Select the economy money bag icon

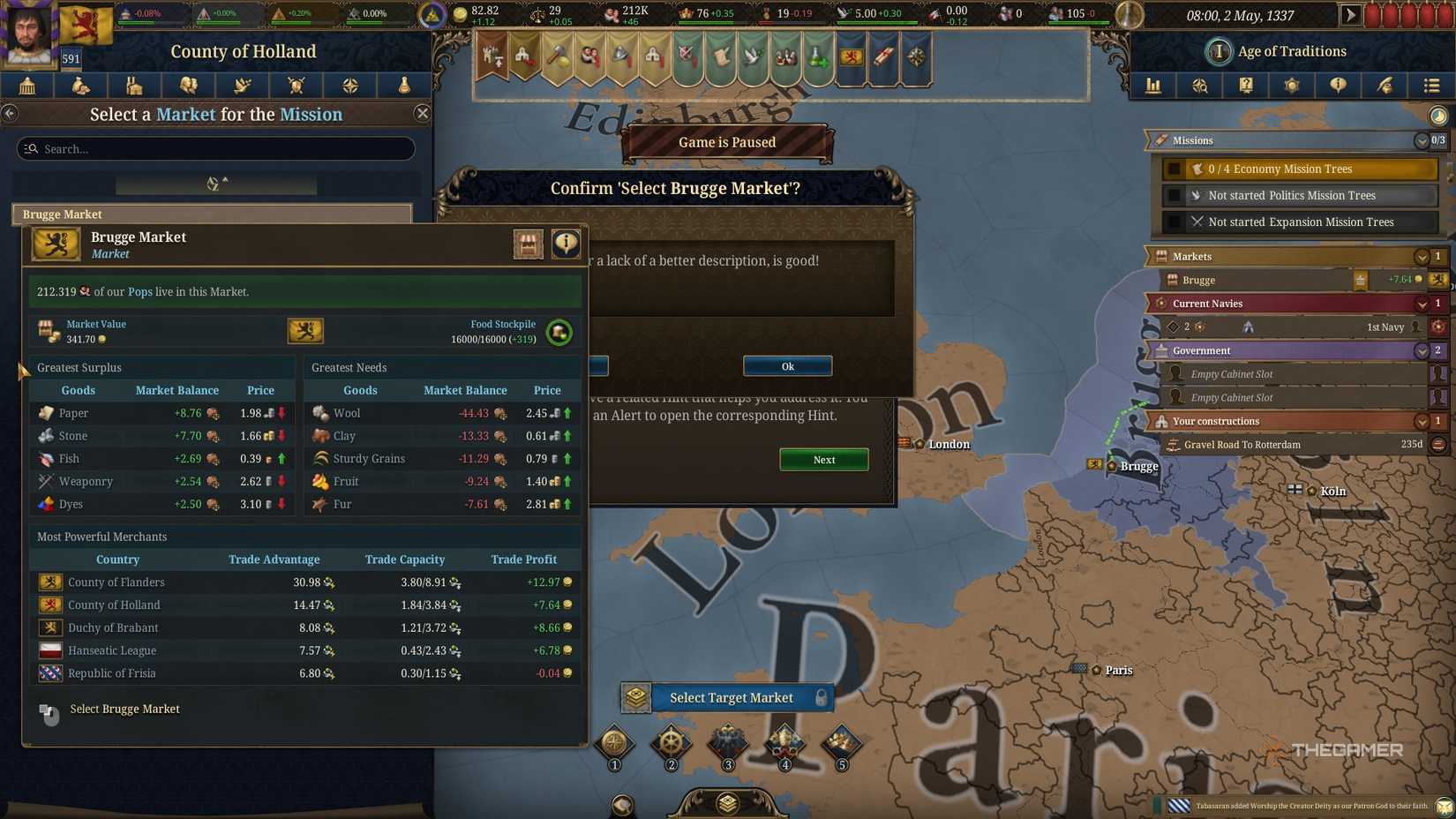(80, 86)
